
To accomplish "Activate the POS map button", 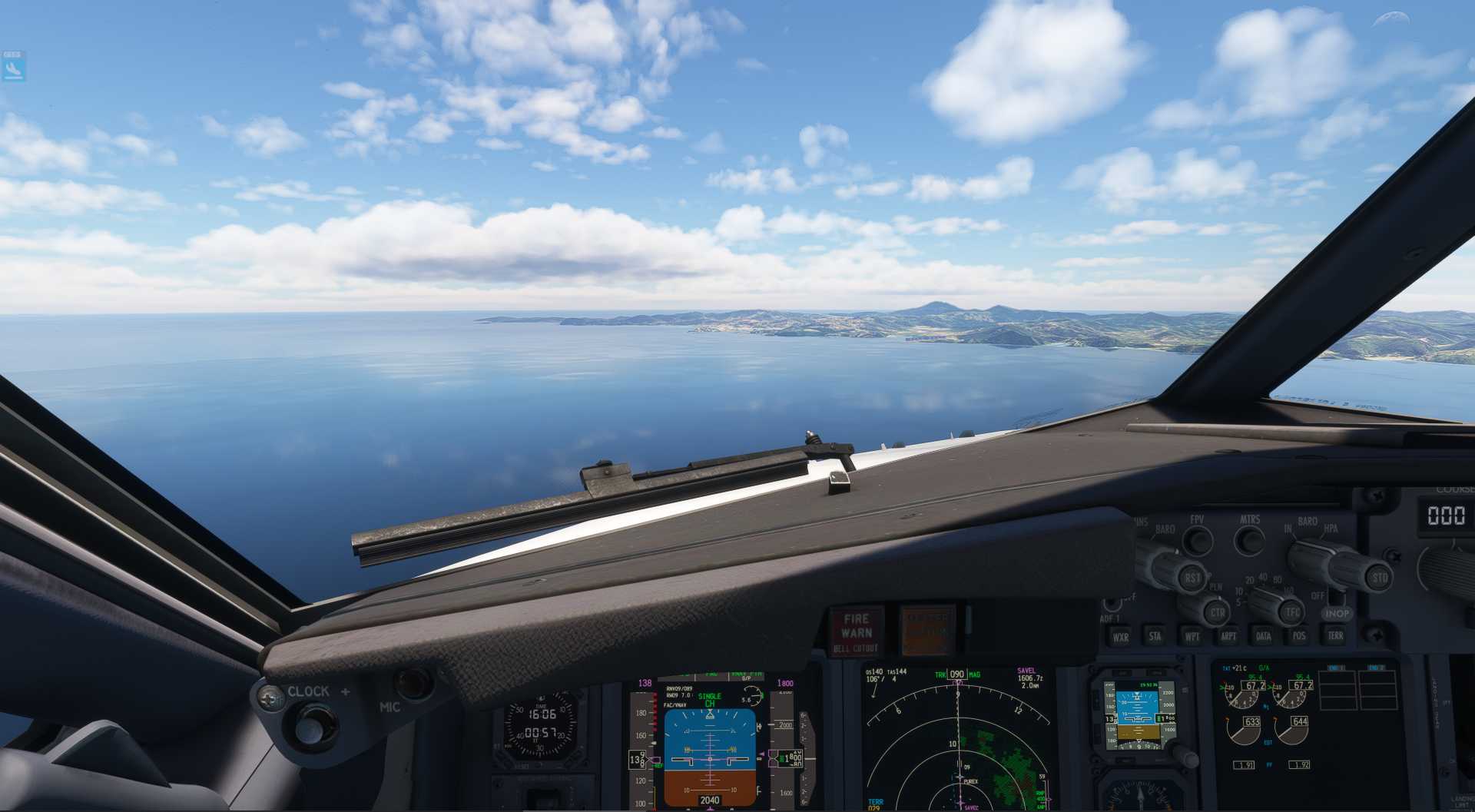I will point(1299,635).
